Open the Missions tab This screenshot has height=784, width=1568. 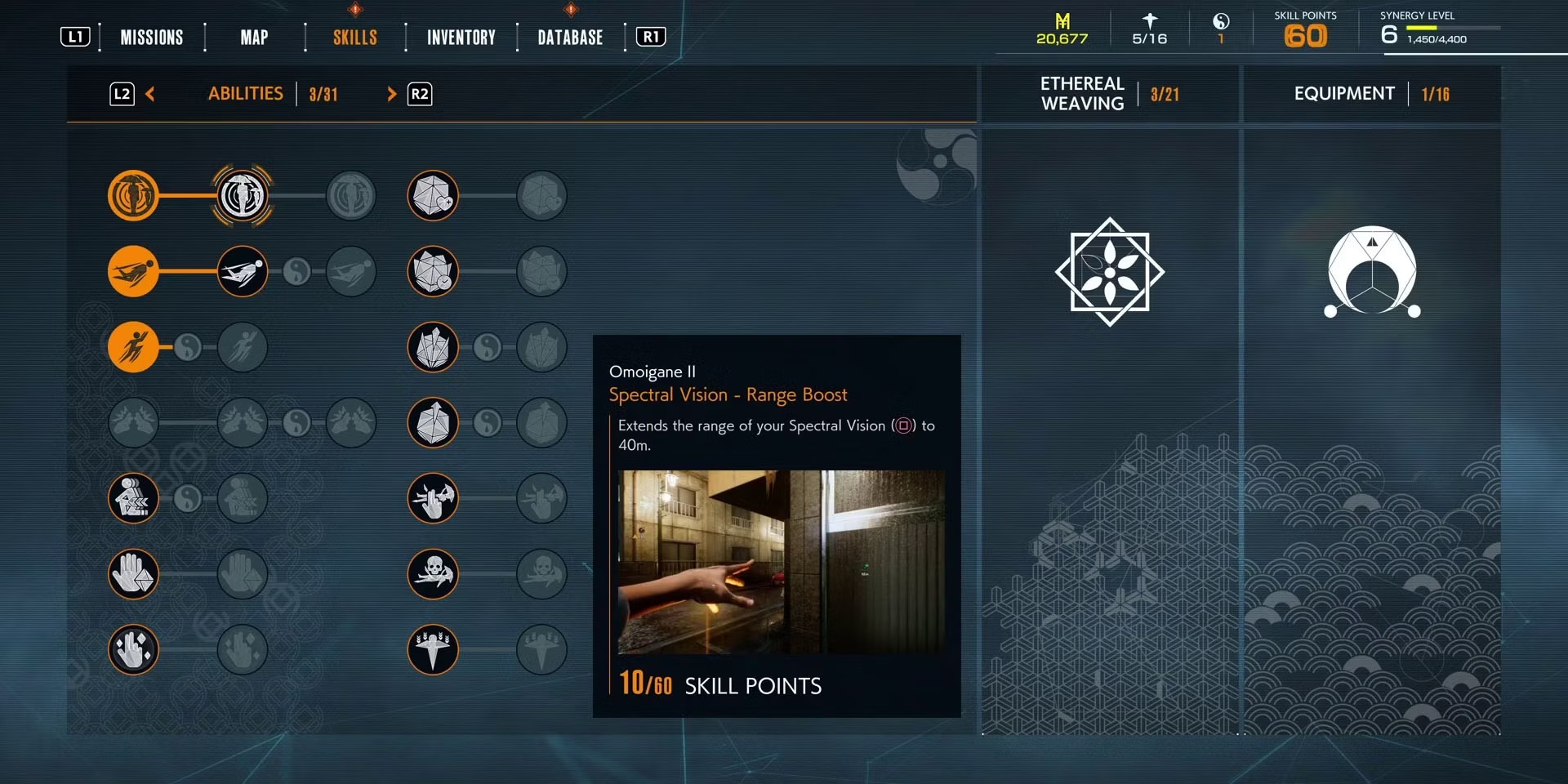pos(152,38)
